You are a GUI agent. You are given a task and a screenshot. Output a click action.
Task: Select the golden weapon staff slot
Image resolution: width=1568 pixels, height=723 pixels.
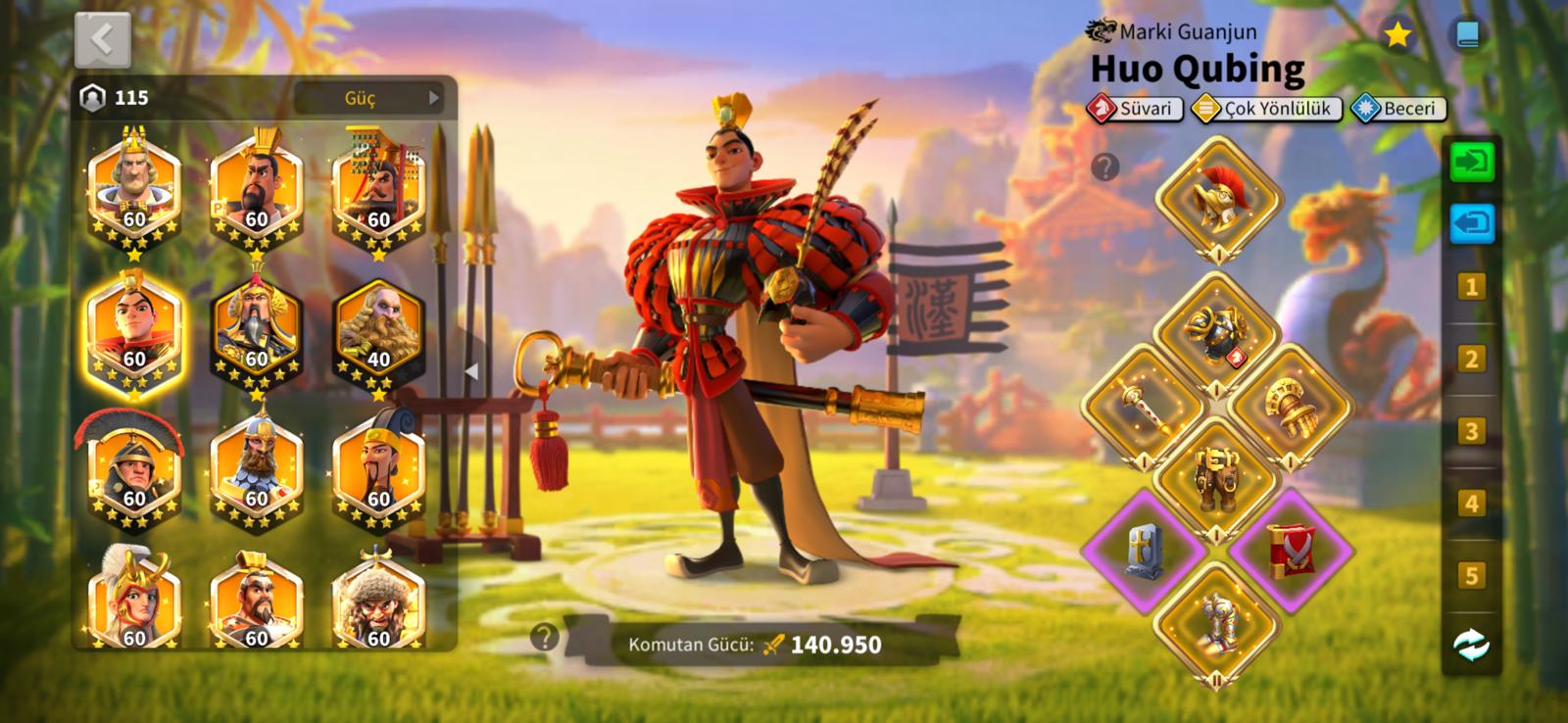(1144, 406)
